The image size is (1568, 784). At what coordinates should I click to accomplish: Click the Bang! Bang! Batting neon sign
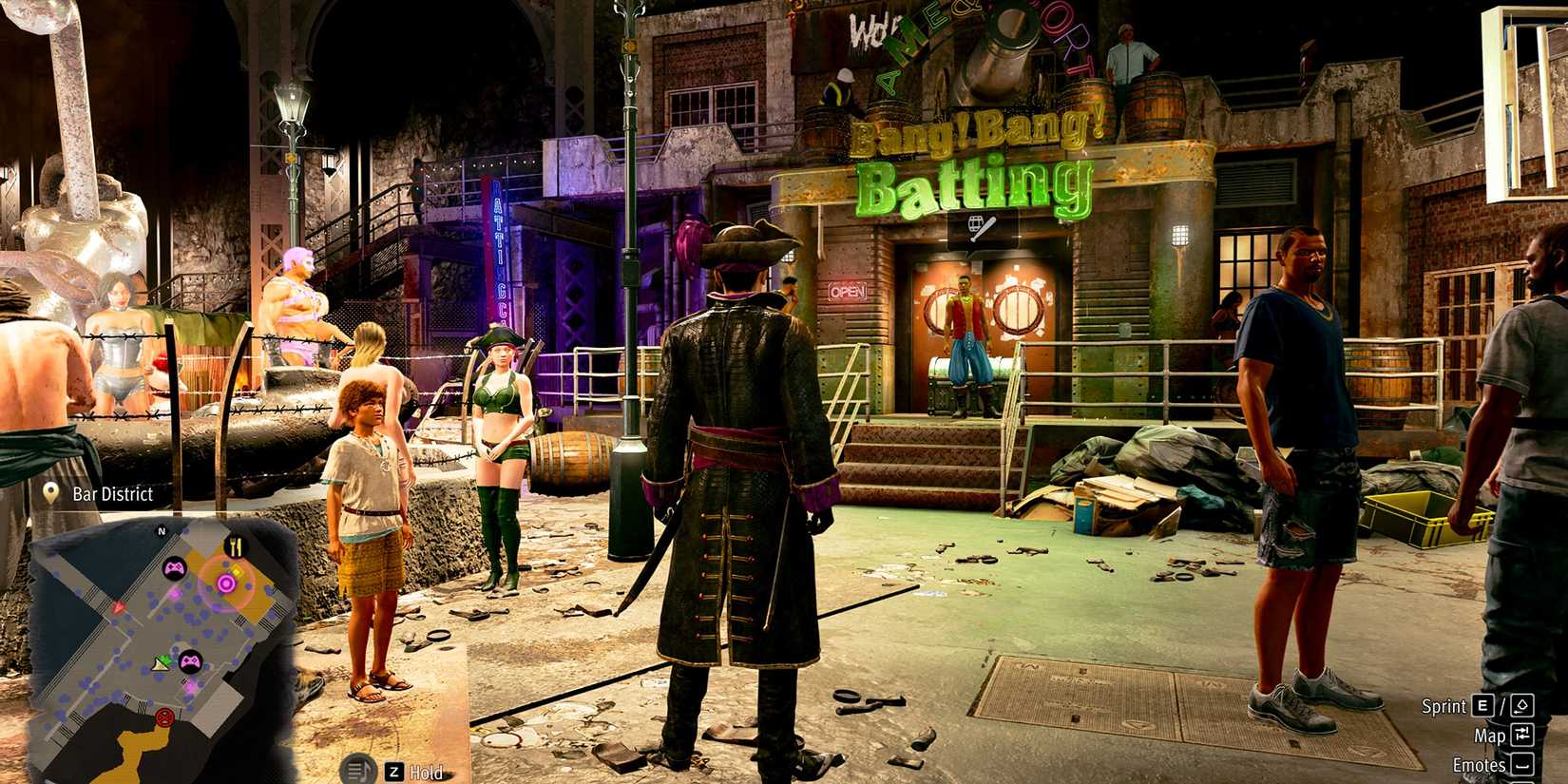[979, 162]
